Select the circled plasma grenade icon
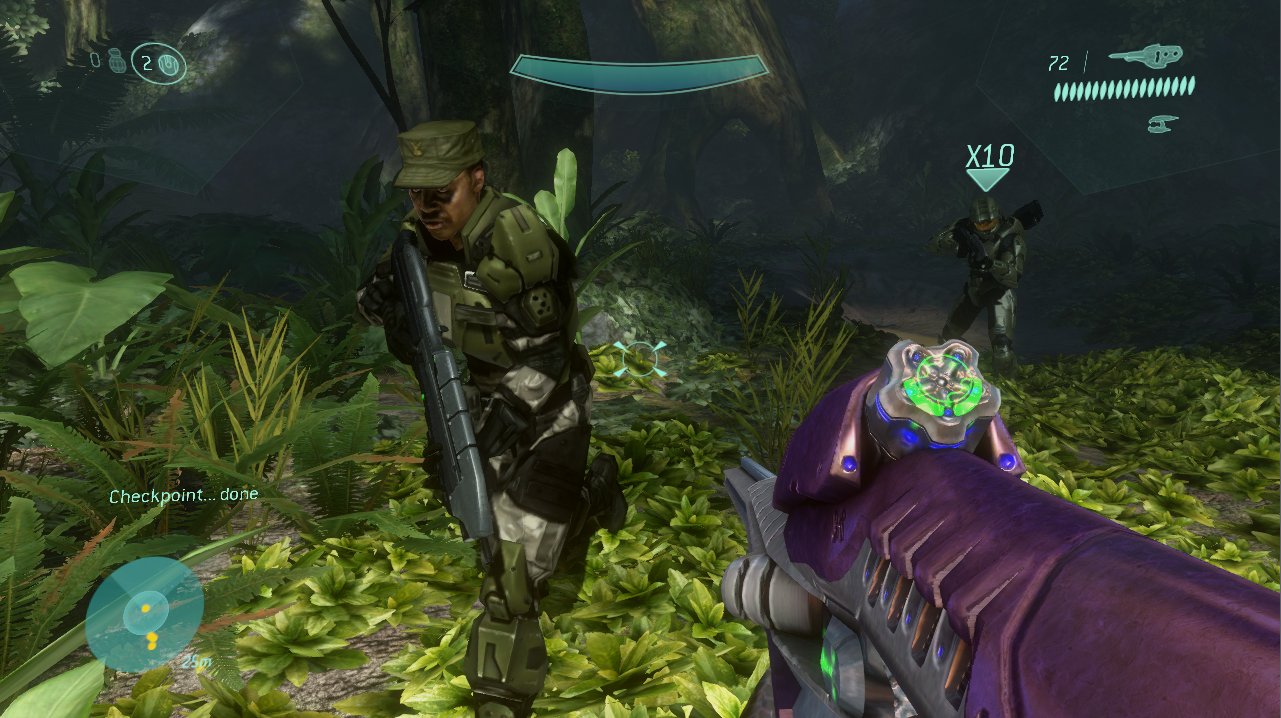Image resolution: width=1281 pixels, height=718 pixels. tap(169, 65)
